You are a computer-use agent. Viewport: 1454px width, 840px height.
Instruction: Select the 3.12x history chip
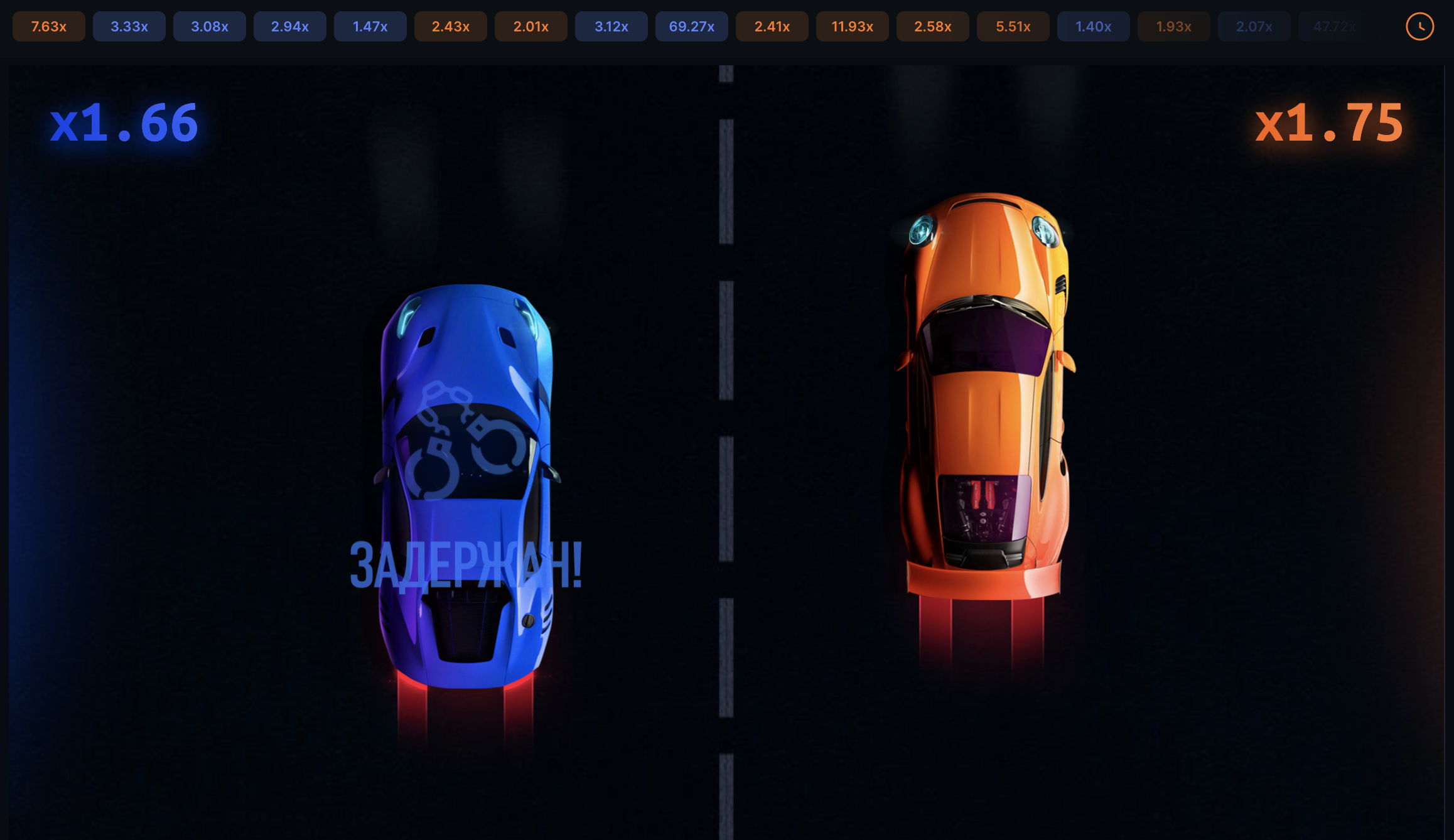pos(611,26)
